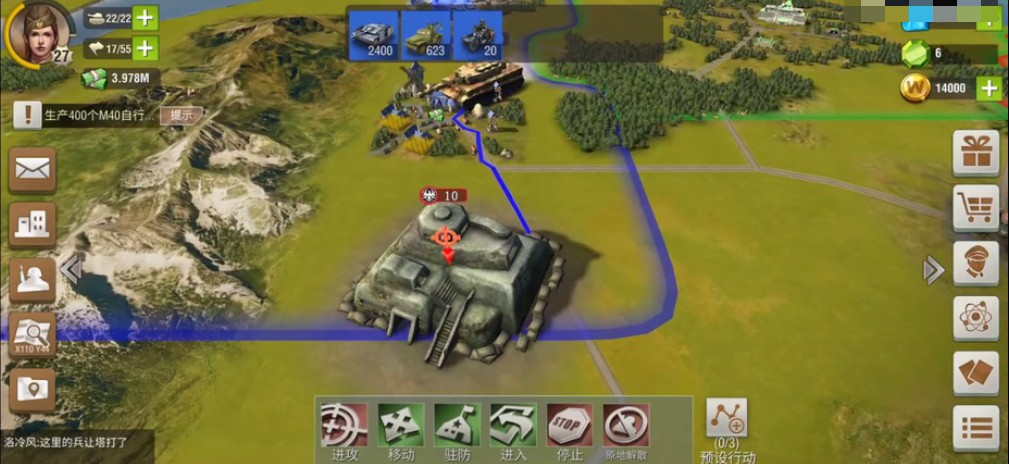This screenshot has width=1009, height=464.
Task: Collapse the left side menu arrow
Action: pyautogui.click(x=70, y=269)
